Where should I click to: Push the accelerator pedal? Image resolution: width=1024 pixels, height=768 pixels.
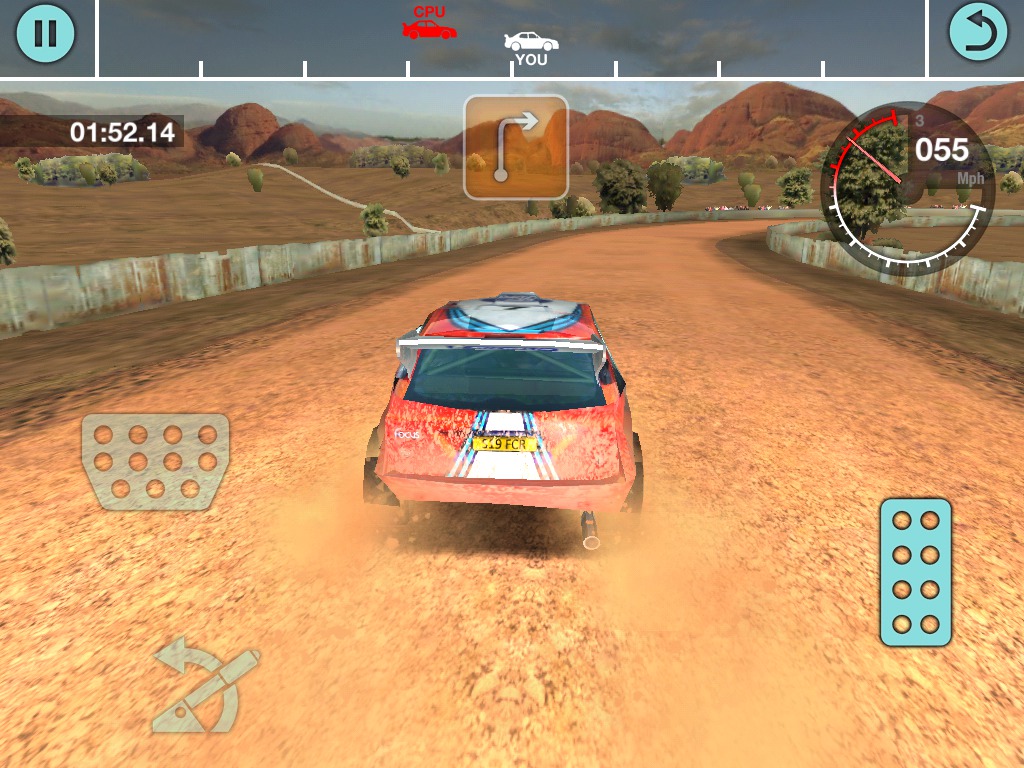[915, 572]
